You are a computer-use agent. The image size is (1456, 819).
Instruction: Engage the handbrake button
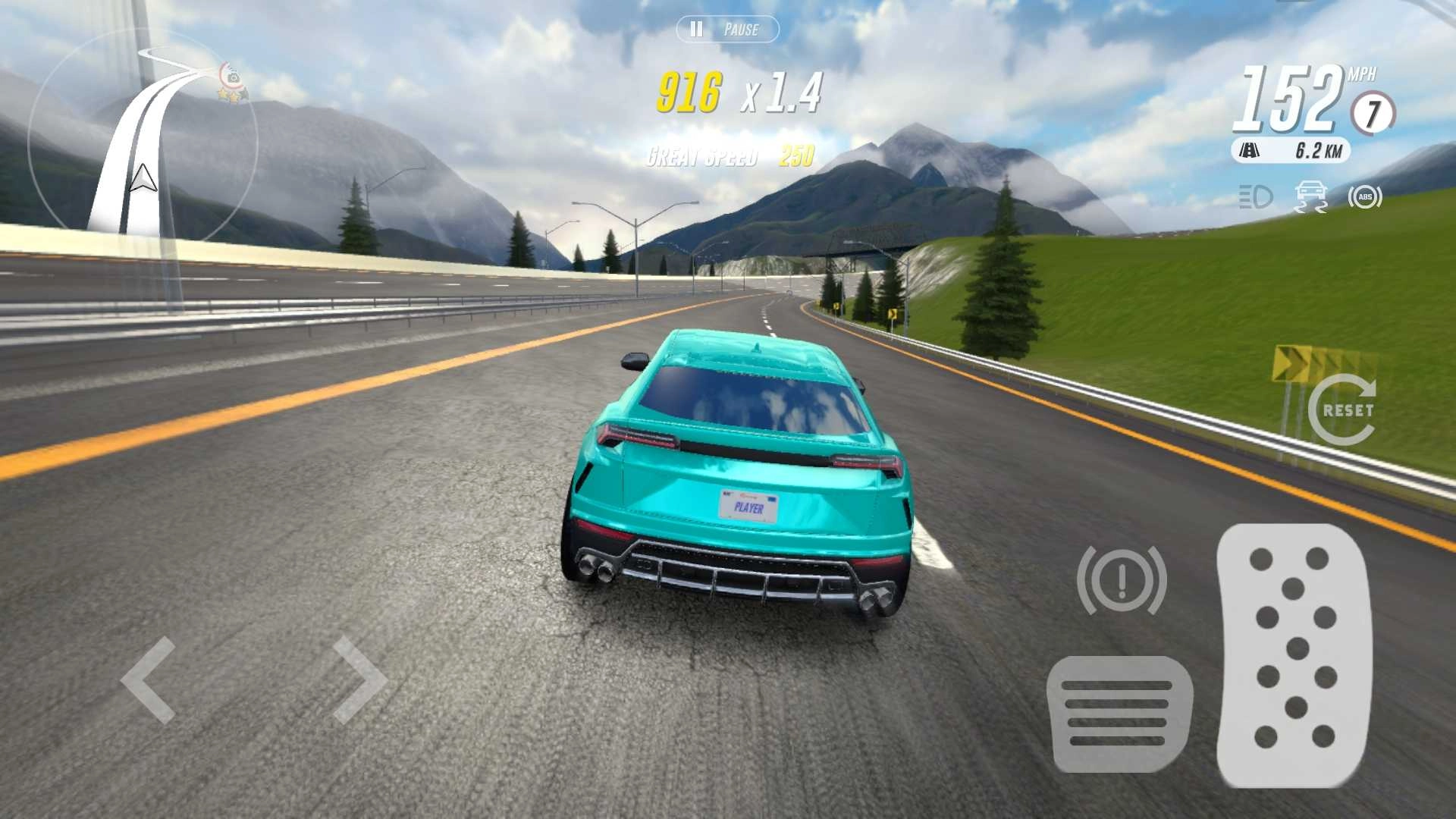coord(1122,580)
